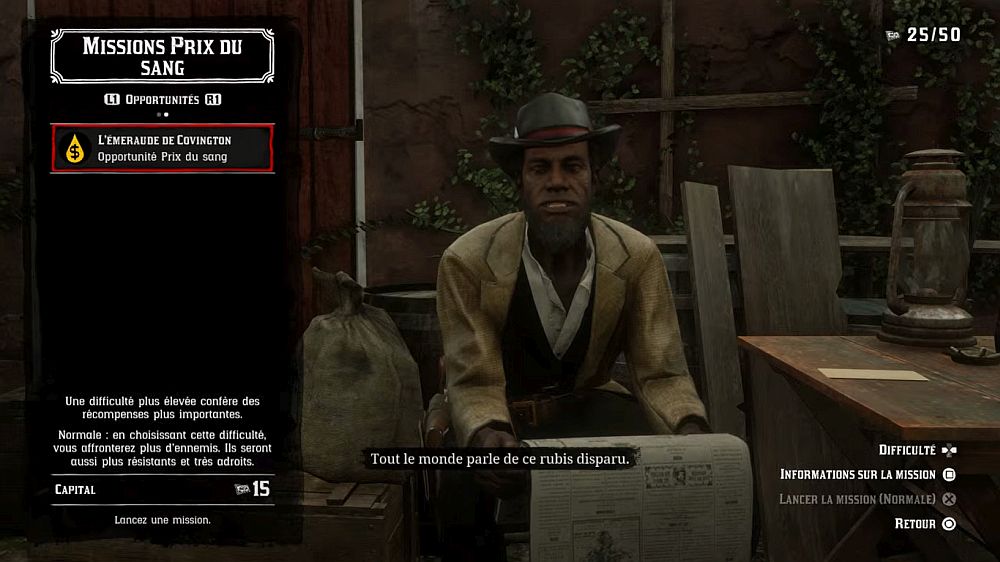Choose Lancer la mission (Normale)
This screenshot has height=562, width=1000.
coord(866,499)
